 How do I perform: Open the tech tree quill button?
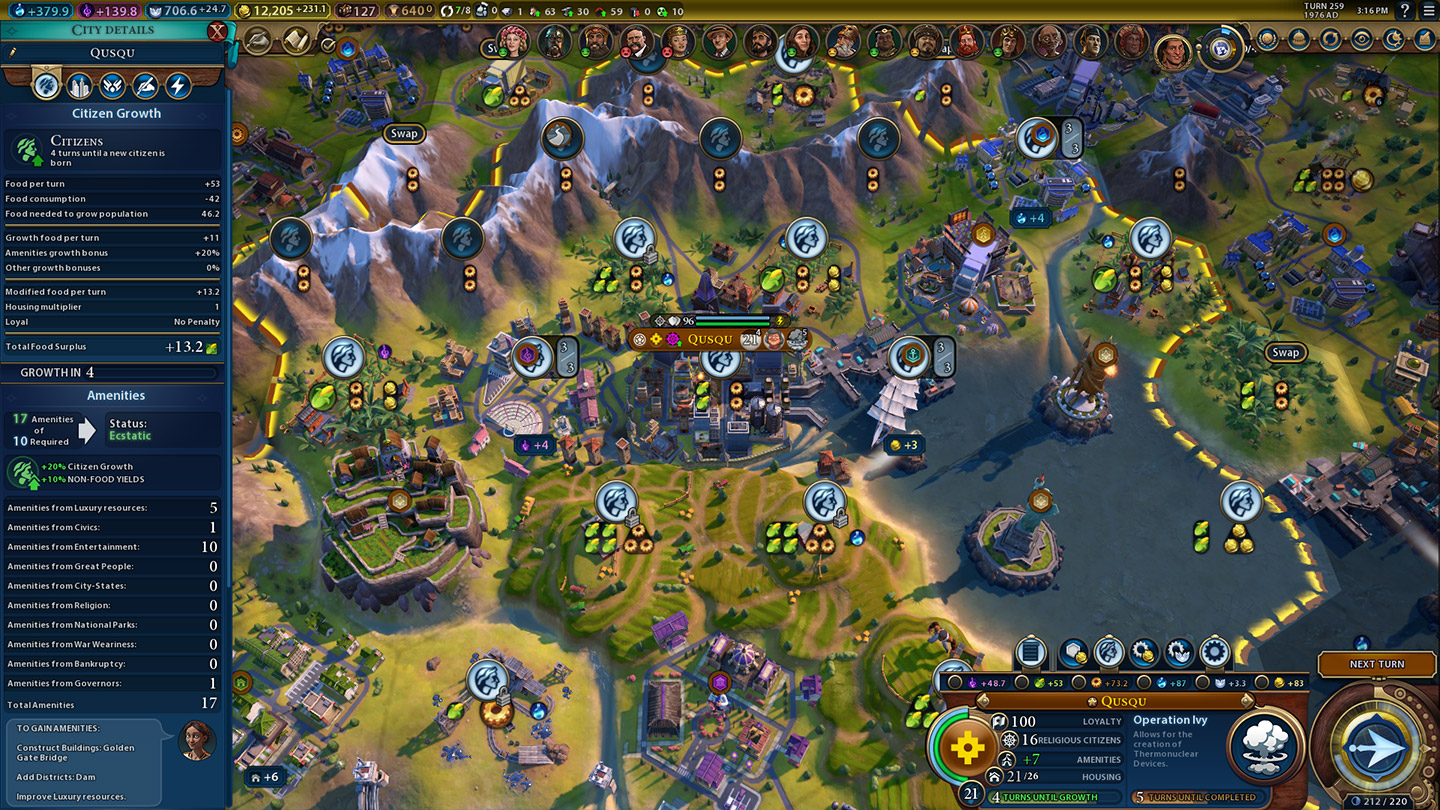pos(259,41)
